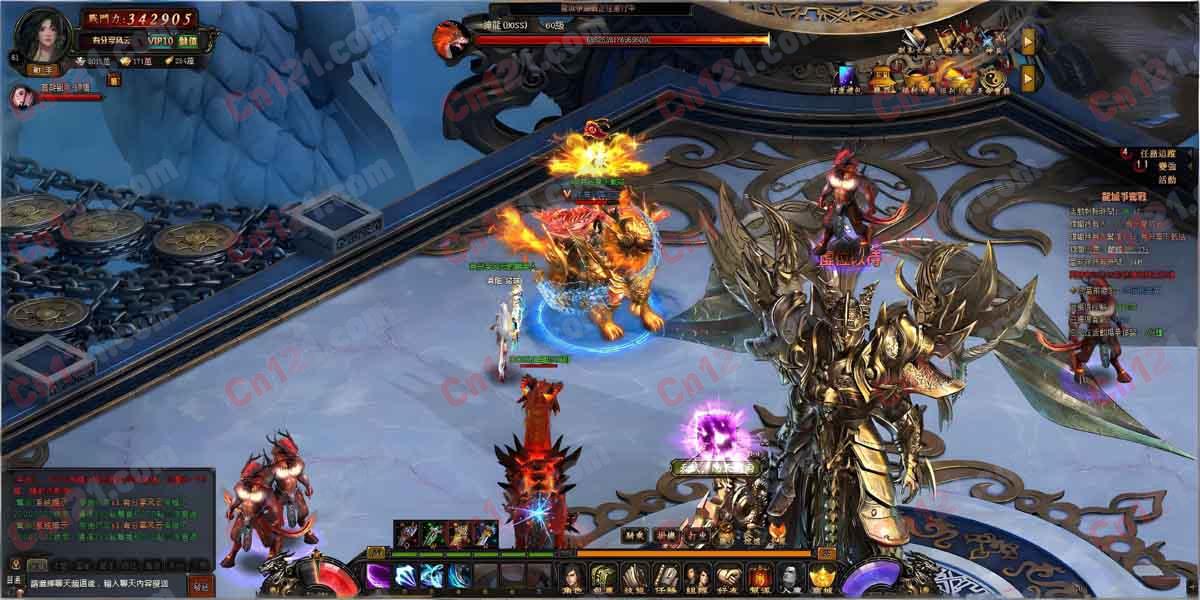Image resolution: width=1200 pixels, height=600 pixels.
Task: Open the VIP10 badge
Action: (159, 40)
